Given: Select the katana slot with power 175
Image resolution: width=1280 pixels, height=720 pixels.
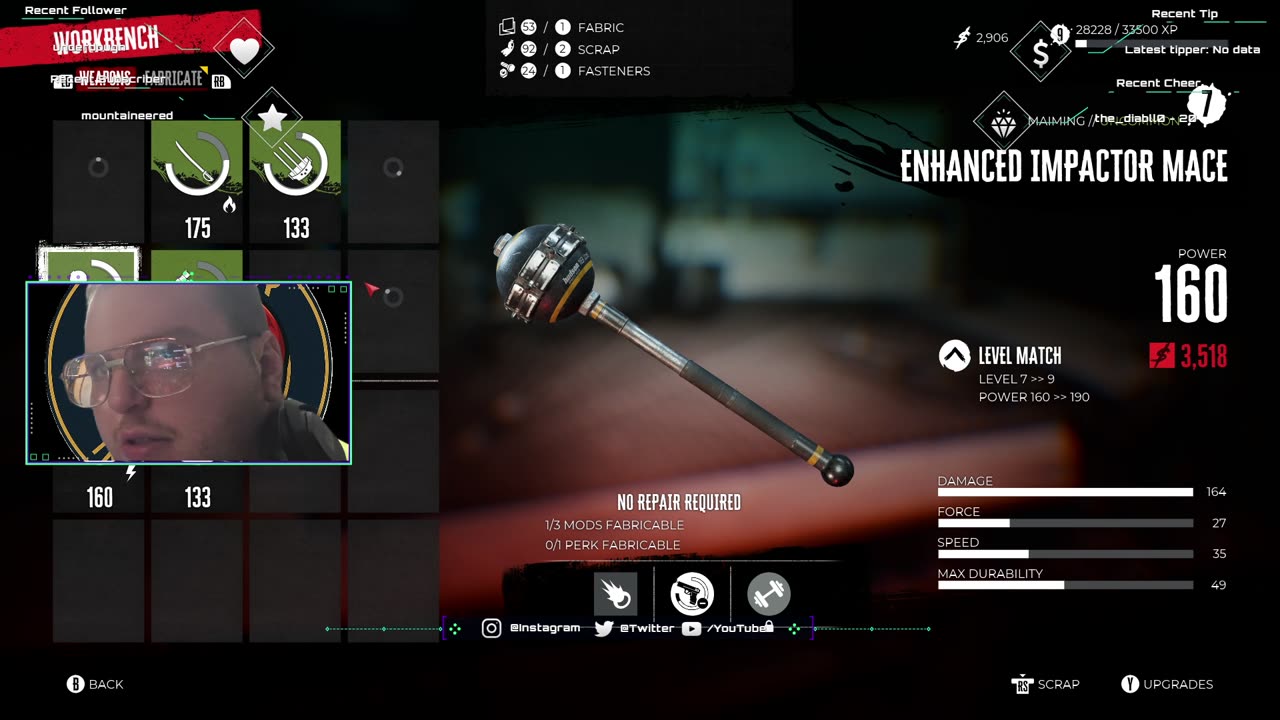Looking at the screenshot, I should [x=197, y=182].
